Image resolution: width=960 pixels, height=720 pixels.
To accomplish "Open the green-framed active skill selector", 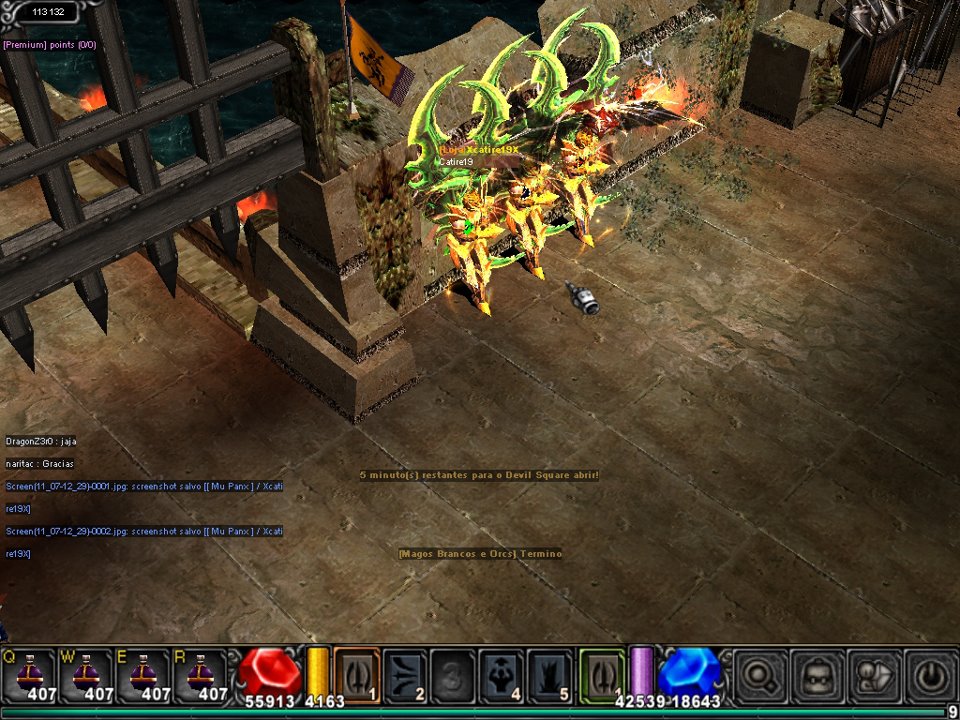I will coord(602,675).
